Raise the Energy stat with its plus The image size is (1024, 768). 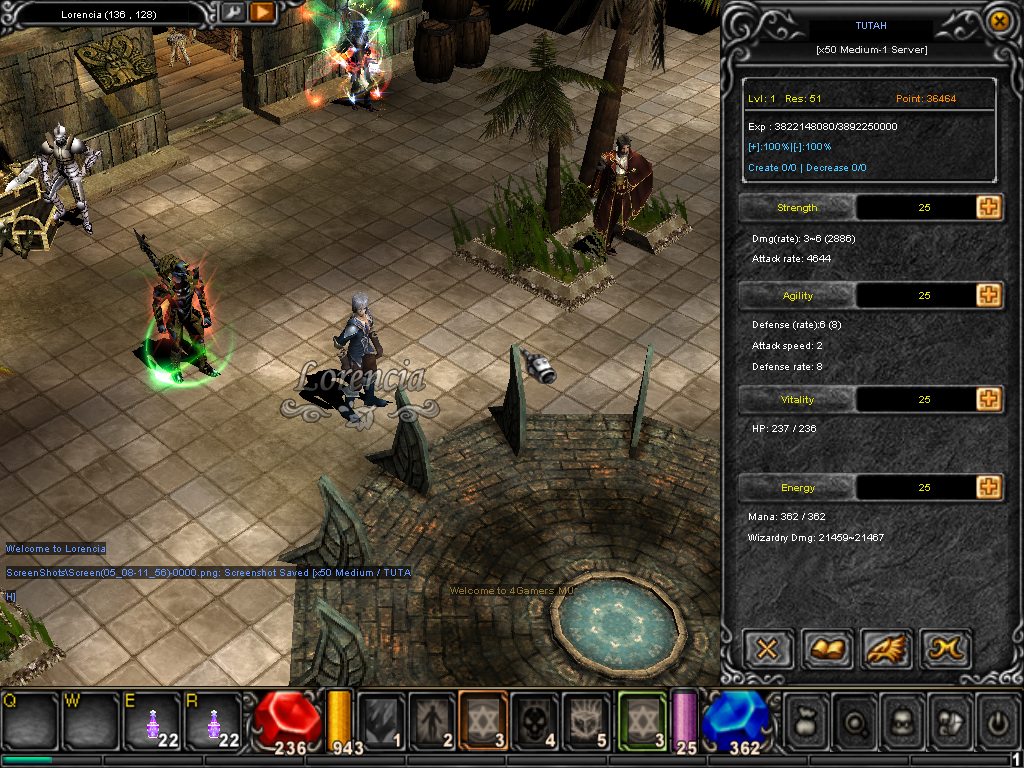(x=989, y=488)
